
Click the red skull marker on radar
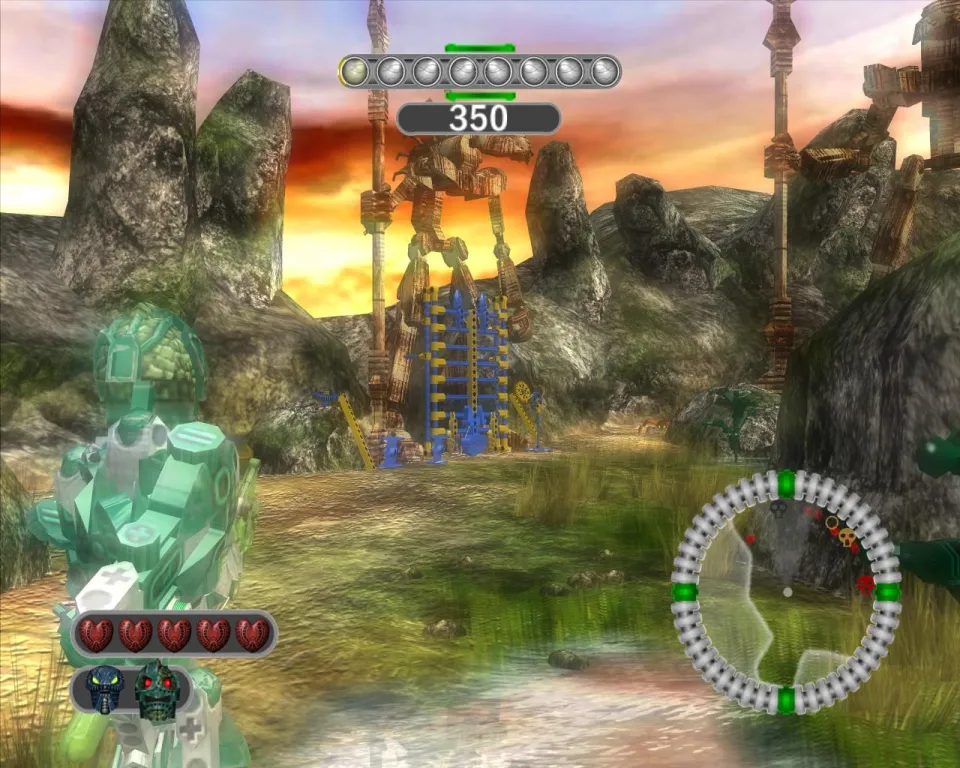click(866, 583)
